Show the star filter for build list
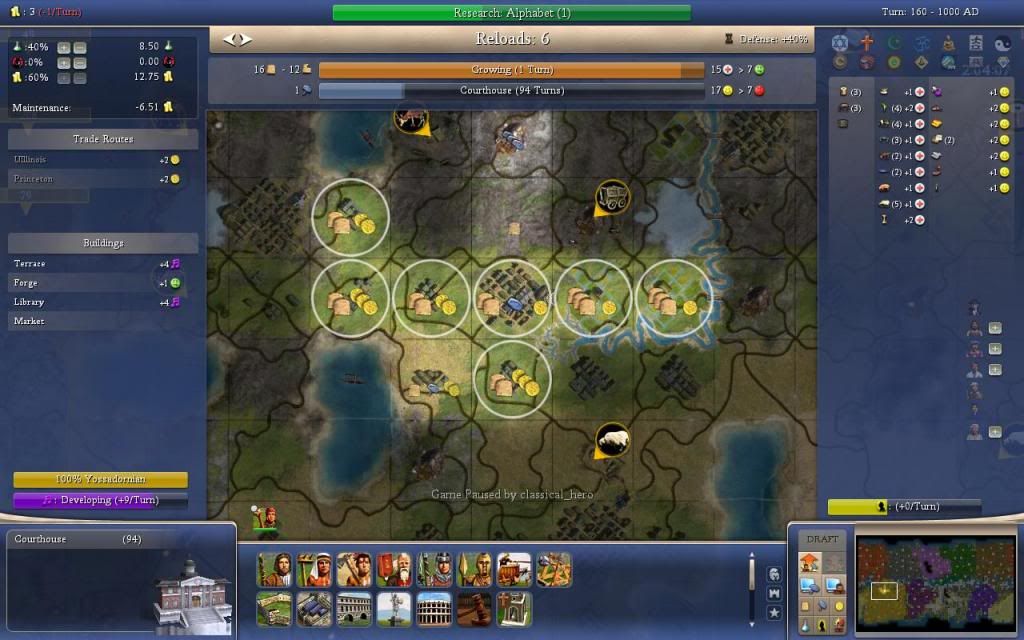This screenshot has height=640, width=1024. coord(773,612)
